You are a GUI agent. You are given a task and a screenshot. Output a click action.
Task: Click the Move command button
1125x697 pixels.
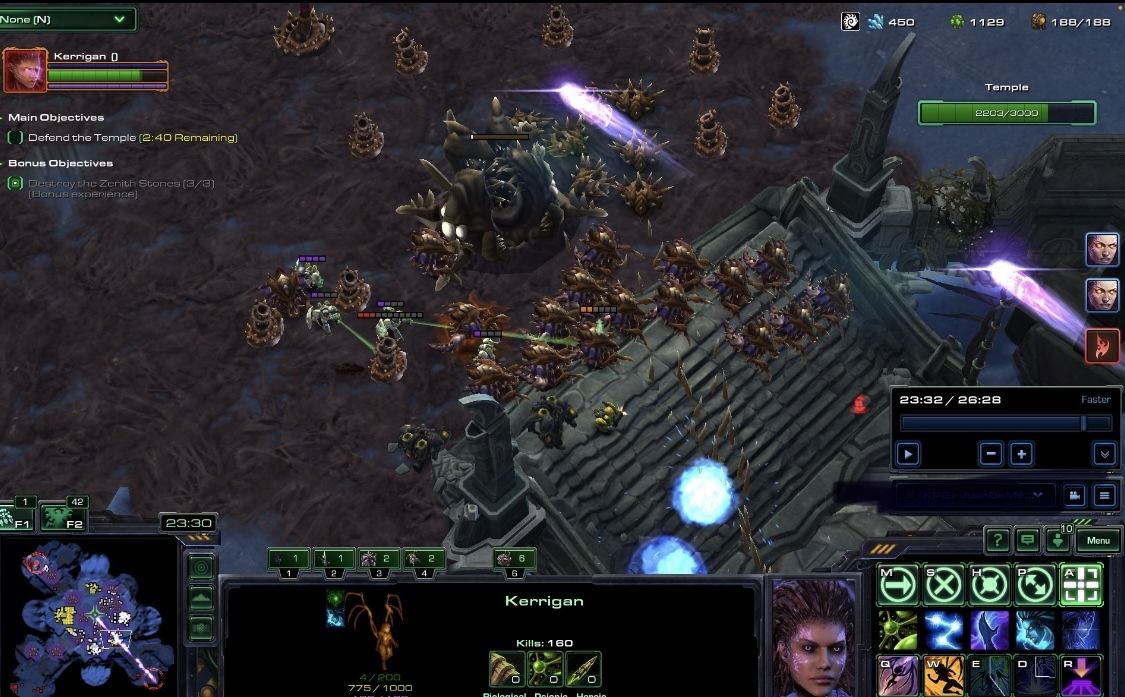coord(897,585)
